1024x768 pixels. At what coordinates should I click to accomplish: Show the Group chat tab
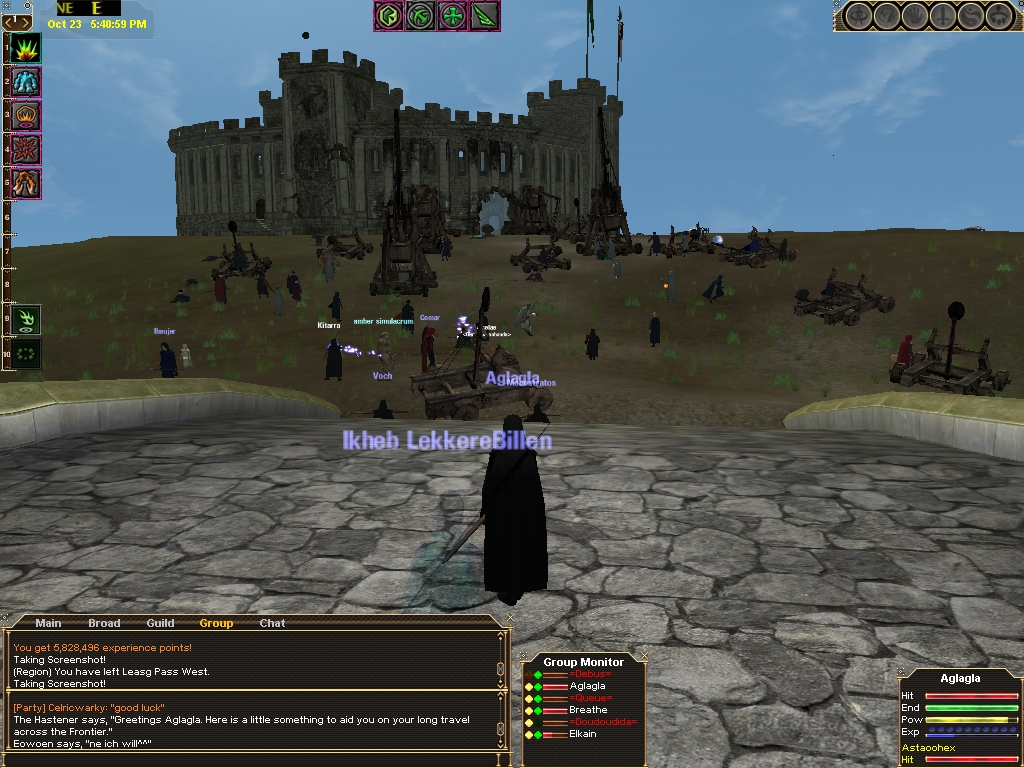pos(216,623)
